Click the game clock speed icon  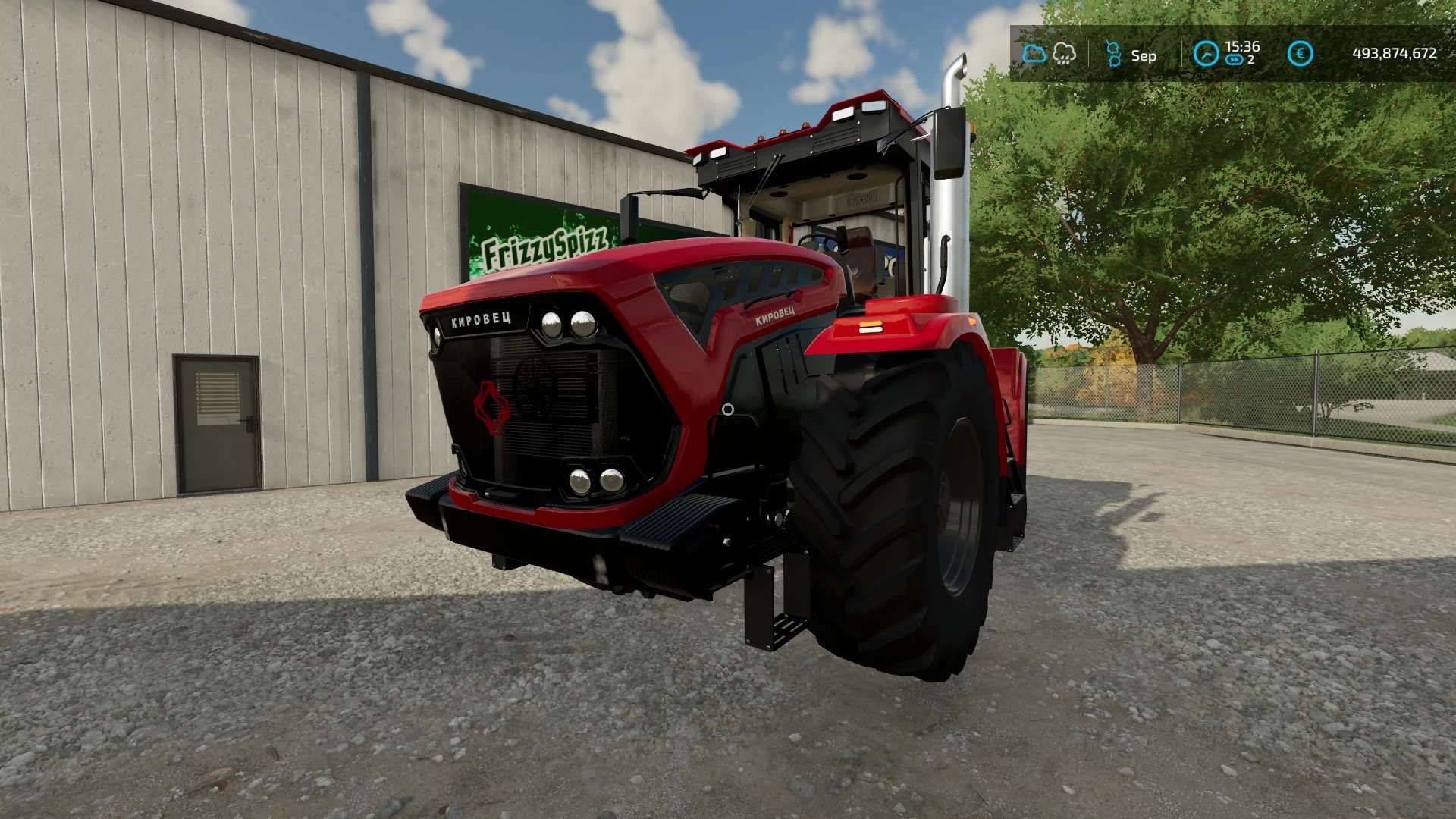[1206, 54]
